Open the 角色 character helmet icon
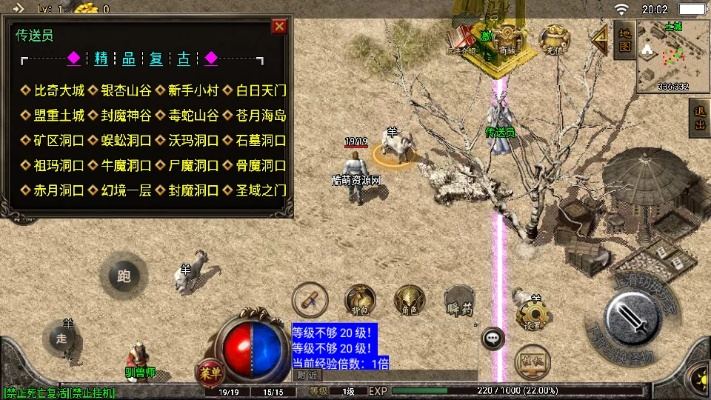711x400 pixels. [x=408, y=299]
